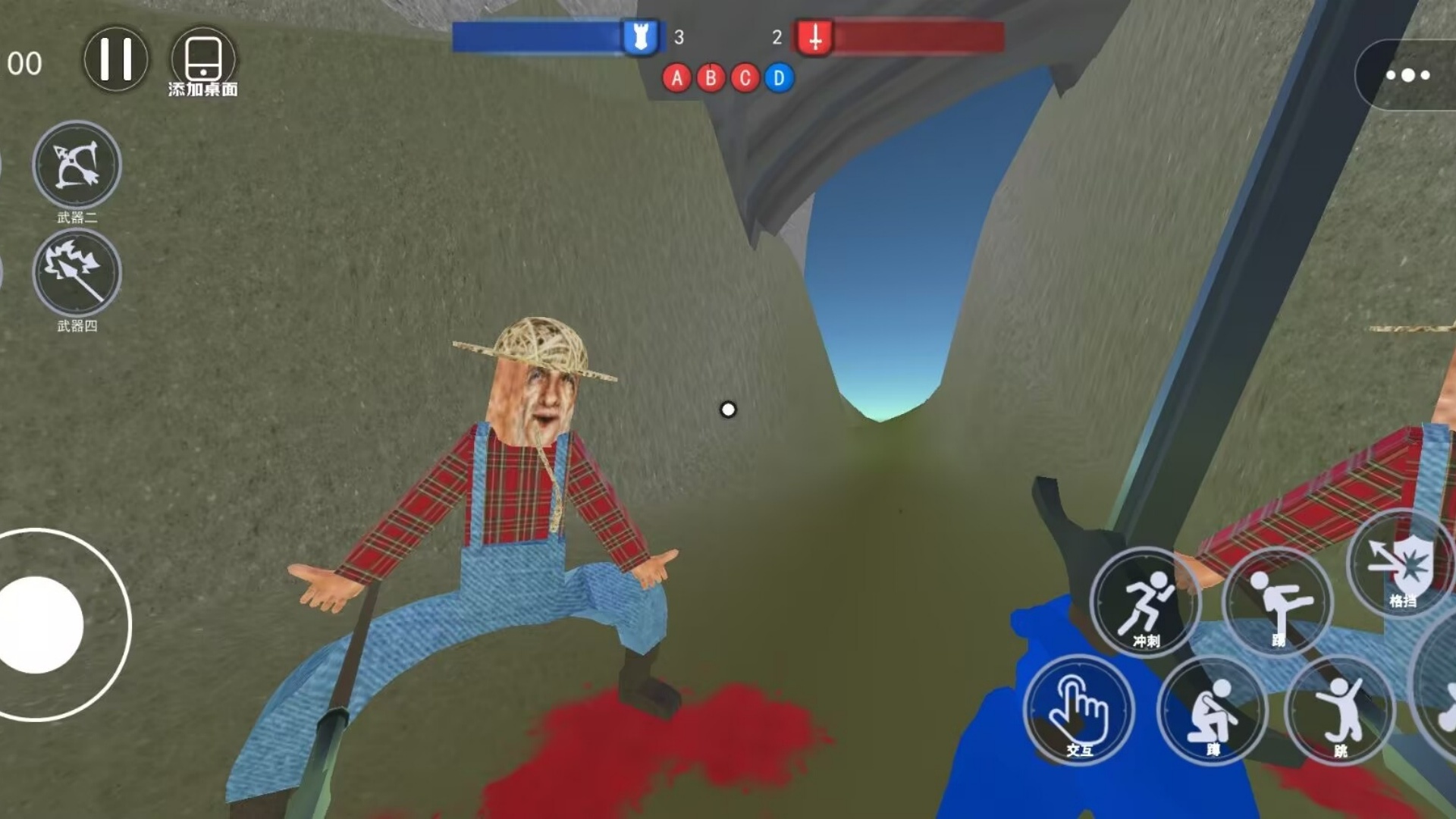1456x819 pixels.
Task: Pause the game with the pause button
Action: click(115, 59)
